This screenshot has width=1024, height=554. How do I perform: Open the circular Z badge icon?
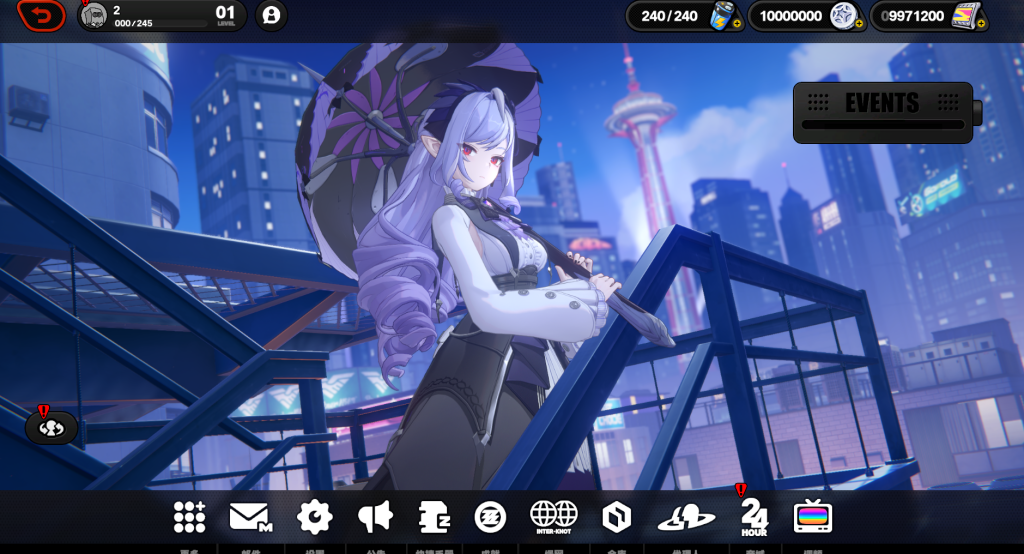pyautogui.click(x=490, y=516)
